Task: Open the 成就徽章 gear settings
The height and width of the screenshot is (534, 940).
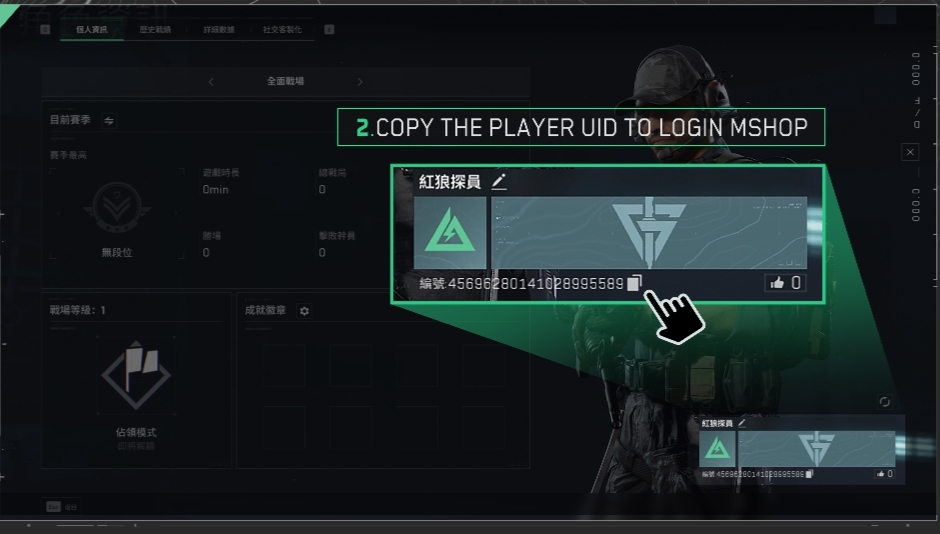Action: [x=304, y=311]
